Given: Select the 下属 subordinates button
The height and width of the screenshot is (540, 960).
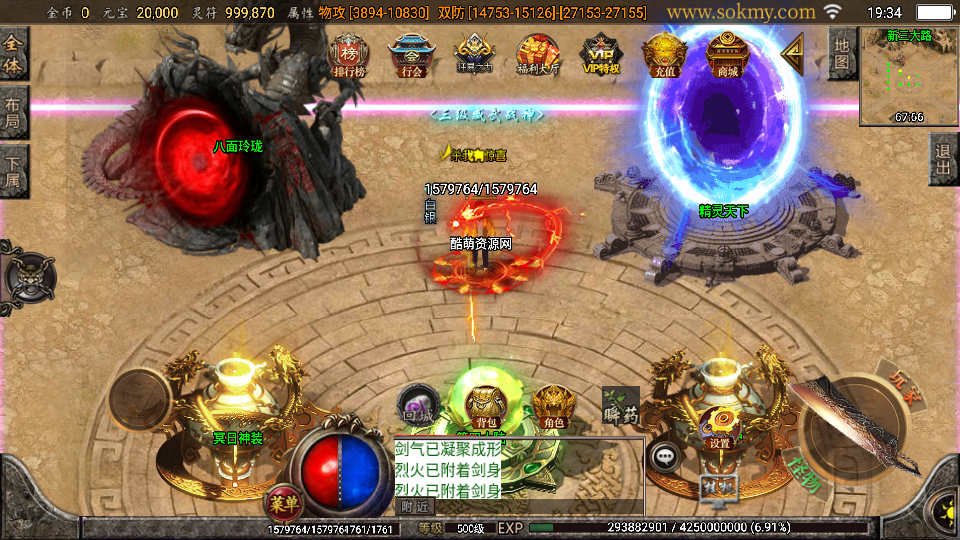Looking at the screenshot, I should click(13, 170).
